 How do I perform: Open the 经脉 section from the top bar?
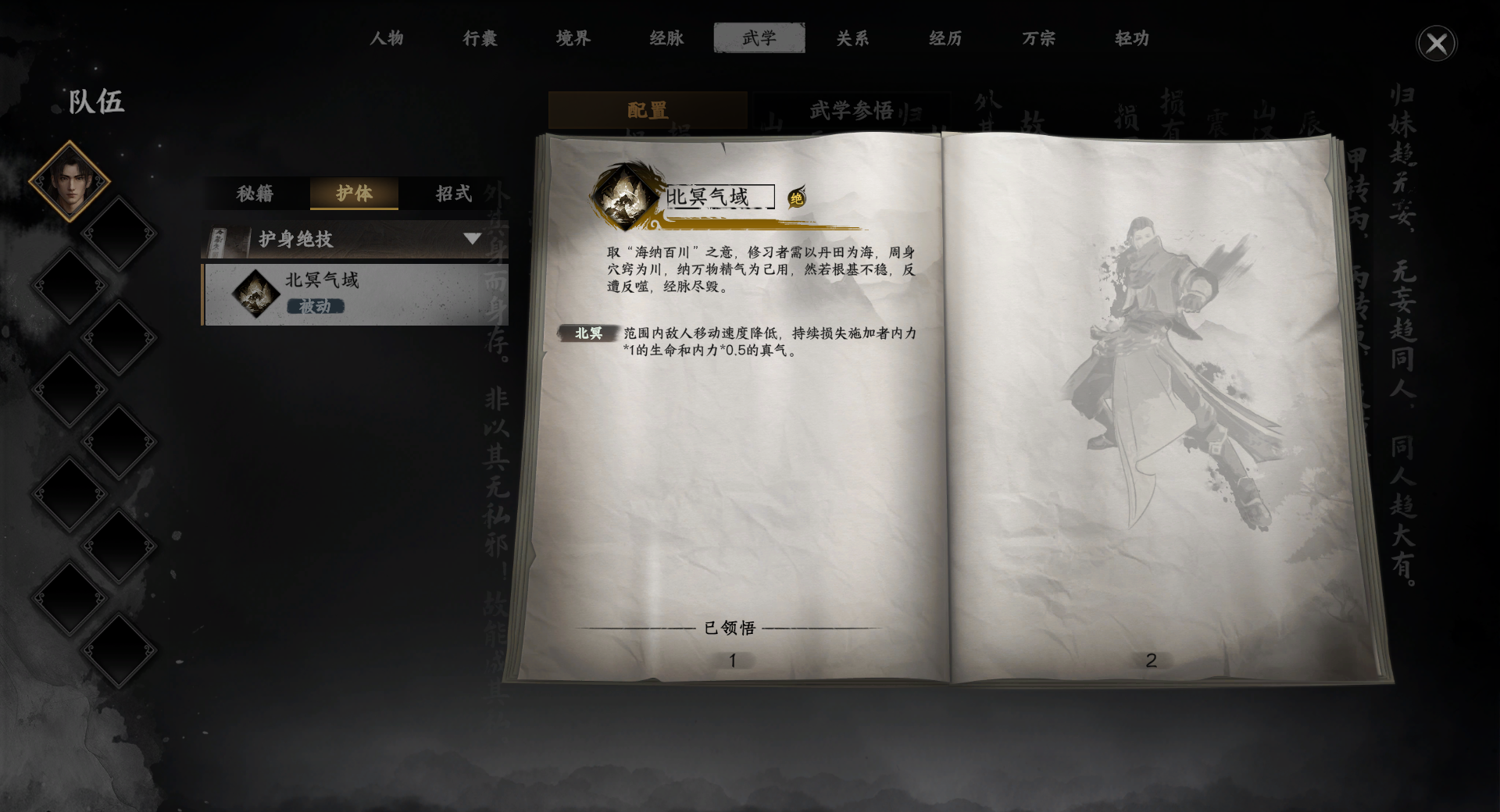point(666,37)
